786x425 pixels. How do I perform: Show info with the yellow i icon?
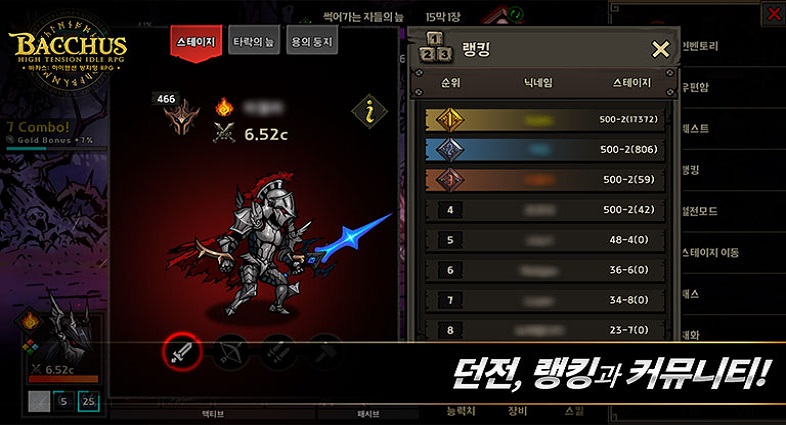tap(369, 113)
